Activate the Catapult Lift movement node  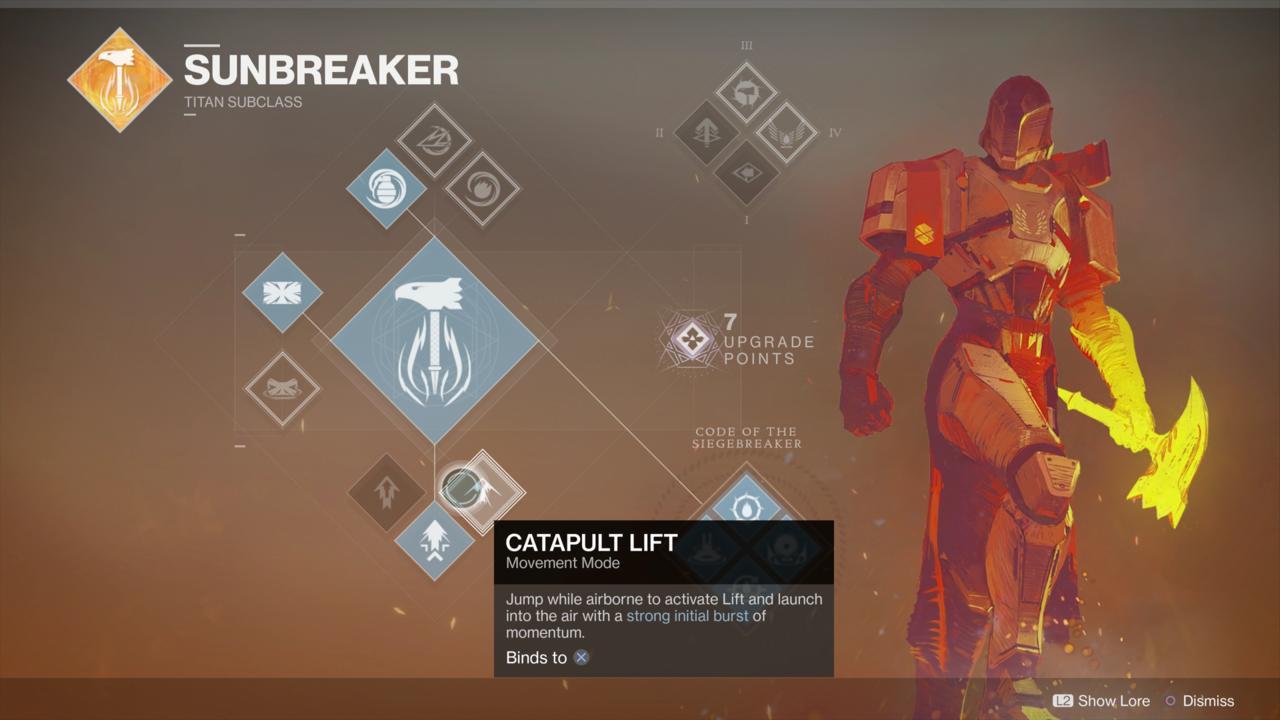(482, 490)
